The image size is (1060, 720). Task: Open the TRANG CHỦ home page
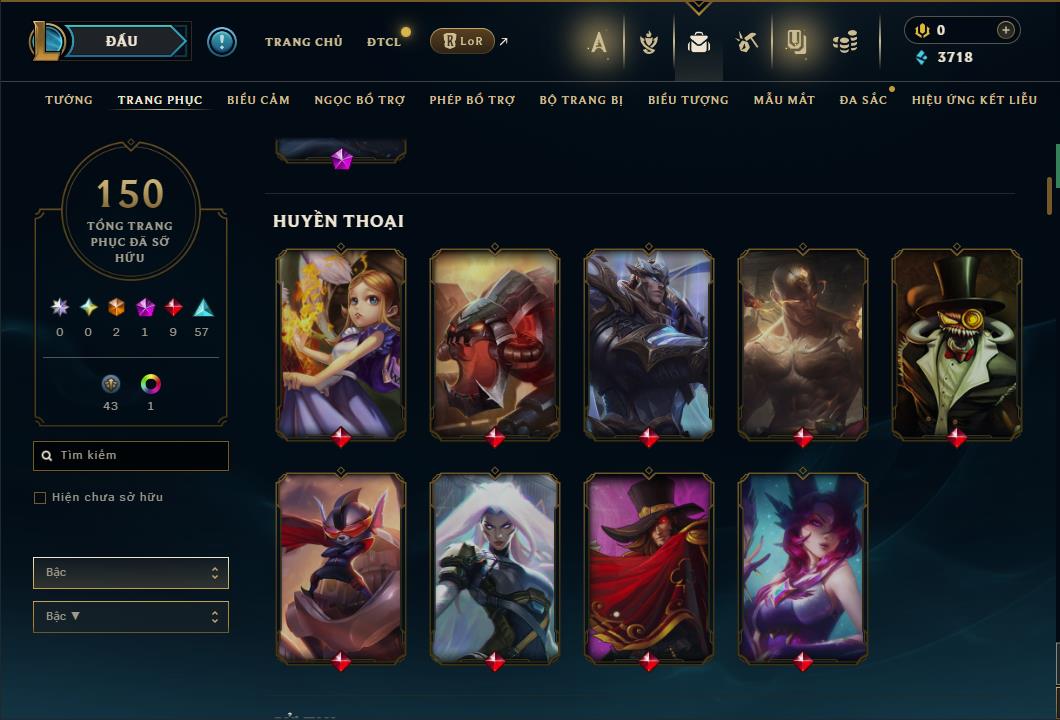[x=303, y=42]
